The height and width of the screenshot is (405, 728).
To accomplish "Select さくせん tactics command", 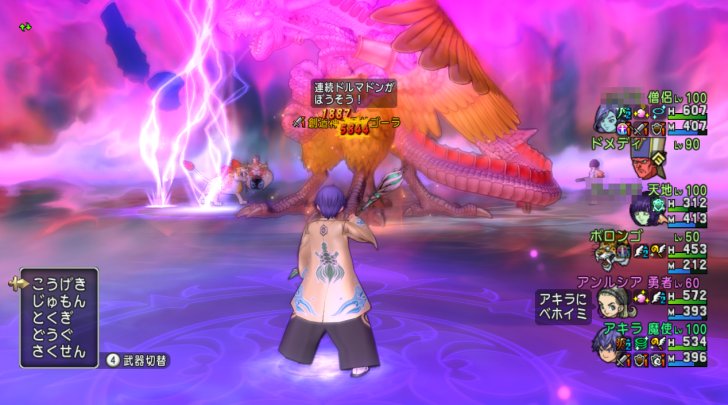I will click(x=59, y=351).
